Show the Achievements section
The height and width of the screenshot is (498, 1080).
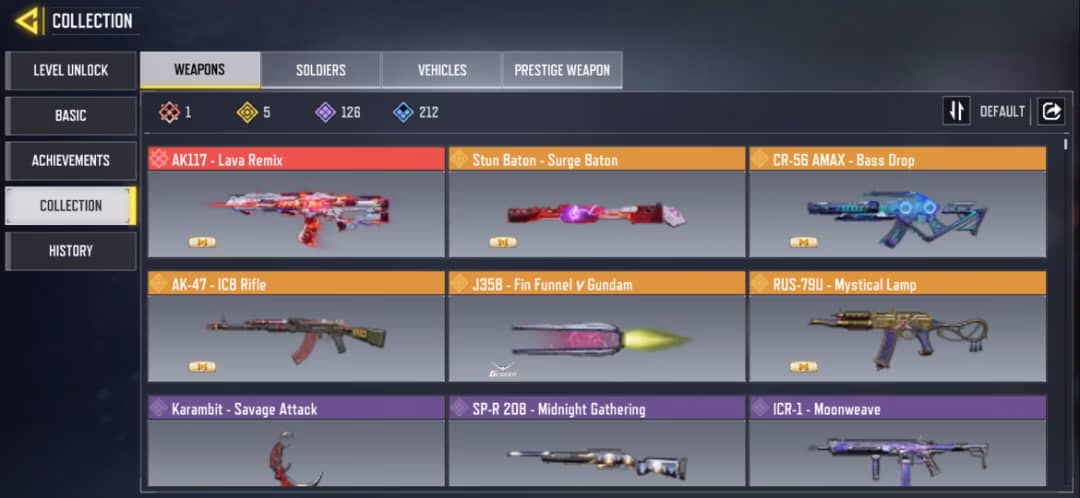[x=70, y=161]
